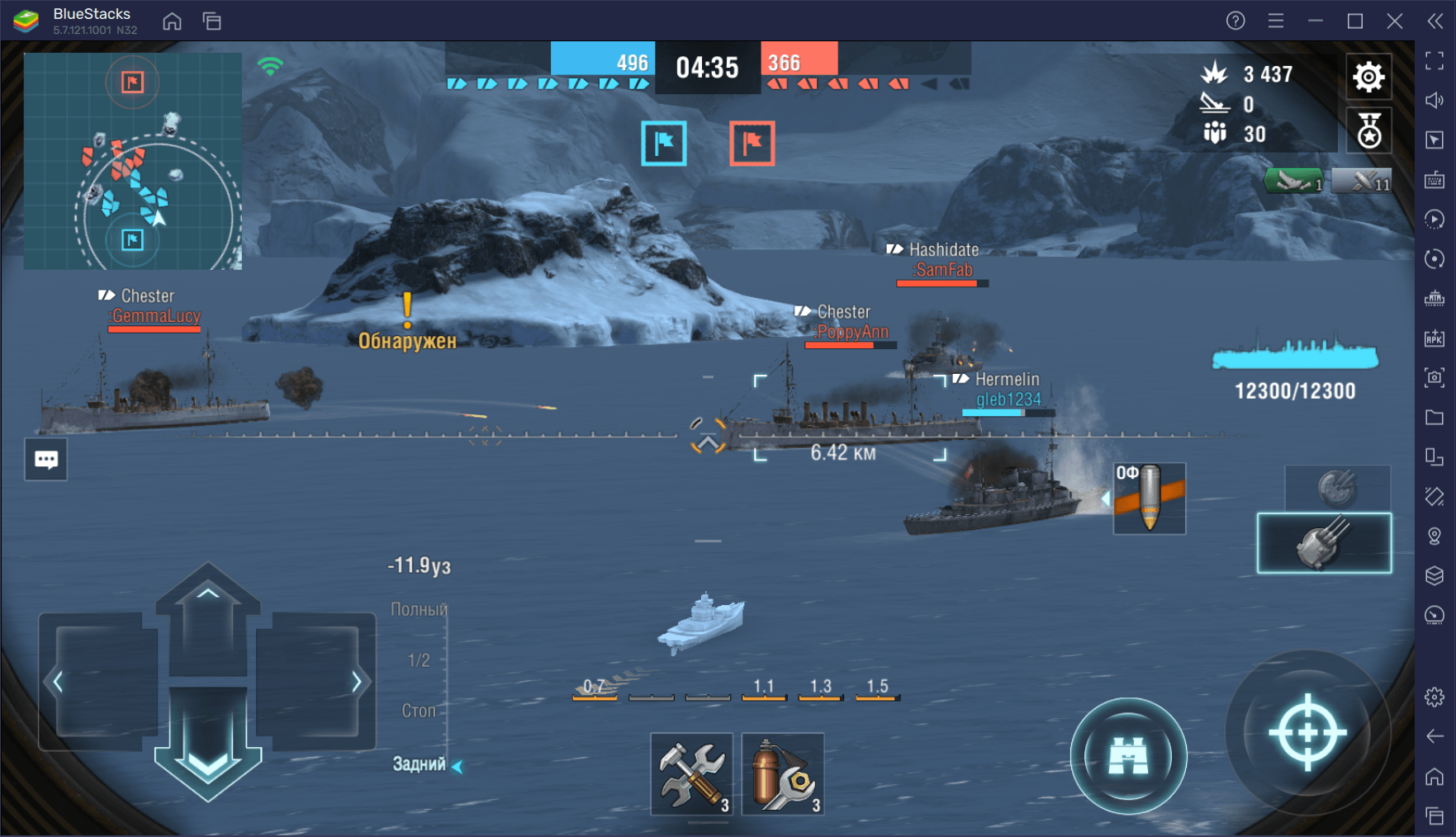Open the medal achievements button
Viewport: 1456px width, 837px height.
click(x=1368, y=131)
